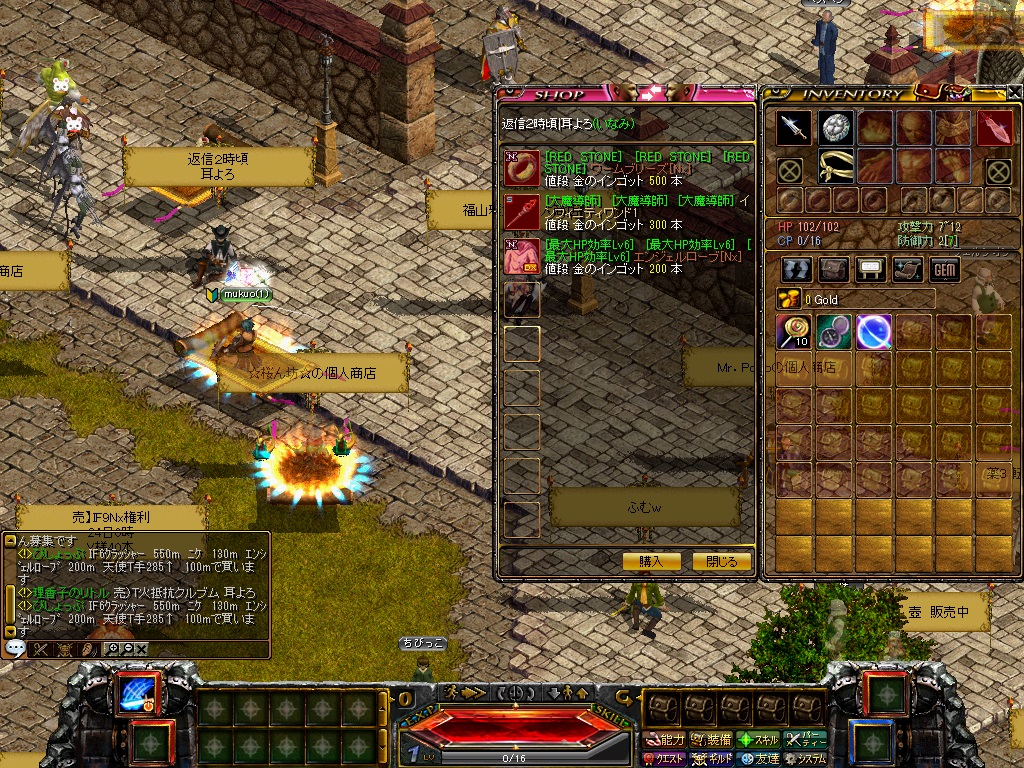
Task: Click the 購入 purchase button in the shop
Action: (x=651, y=561)
